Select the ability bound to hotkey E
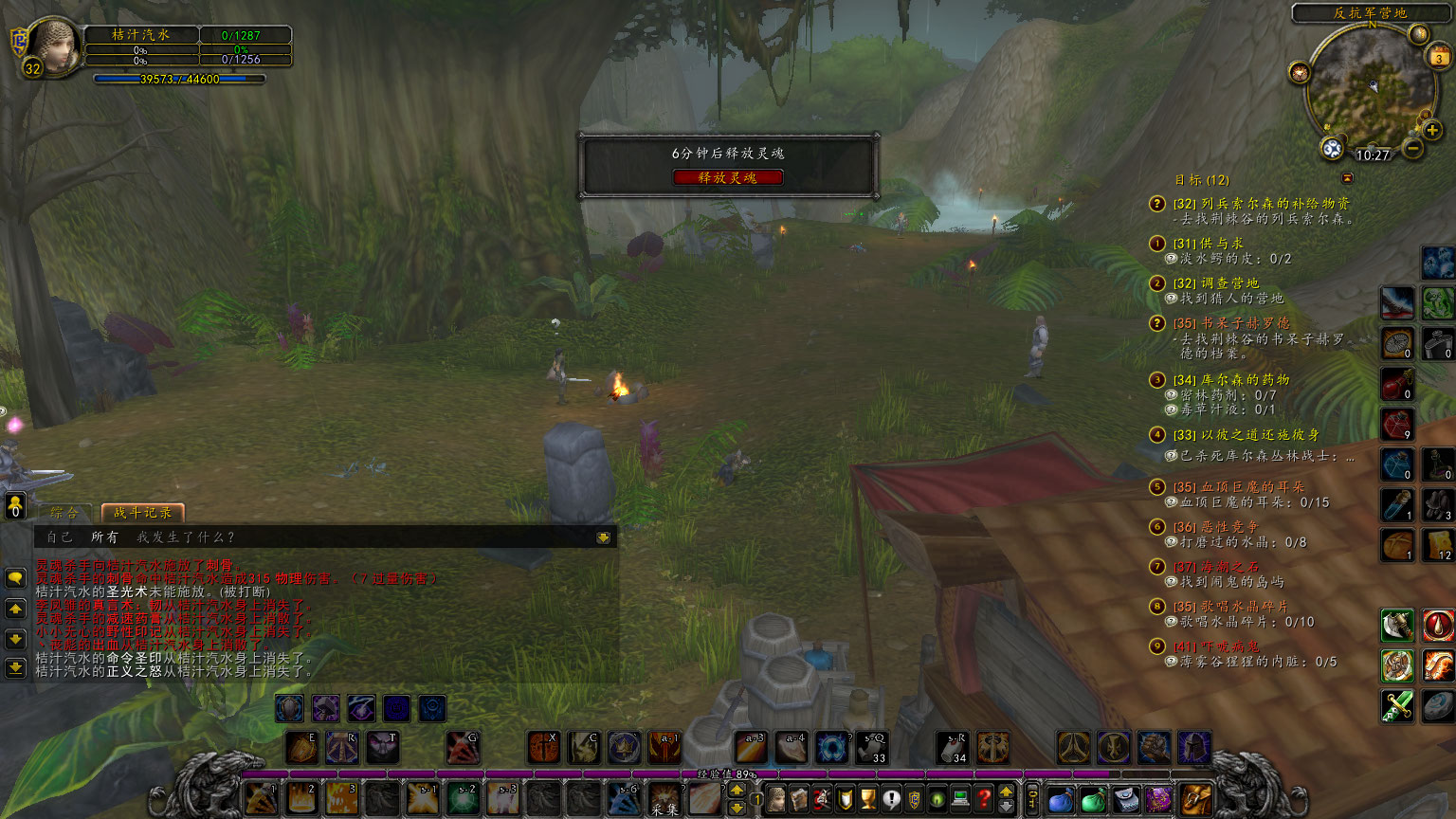The image size is (1456, 819). 301,747
